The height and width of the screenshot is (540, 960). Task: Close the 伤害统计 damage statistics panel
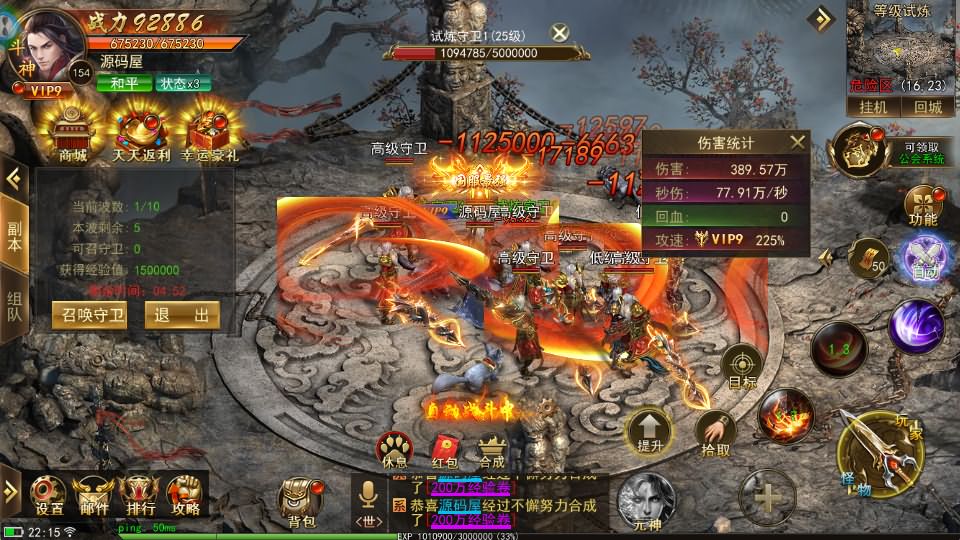(x=797, y=143)
